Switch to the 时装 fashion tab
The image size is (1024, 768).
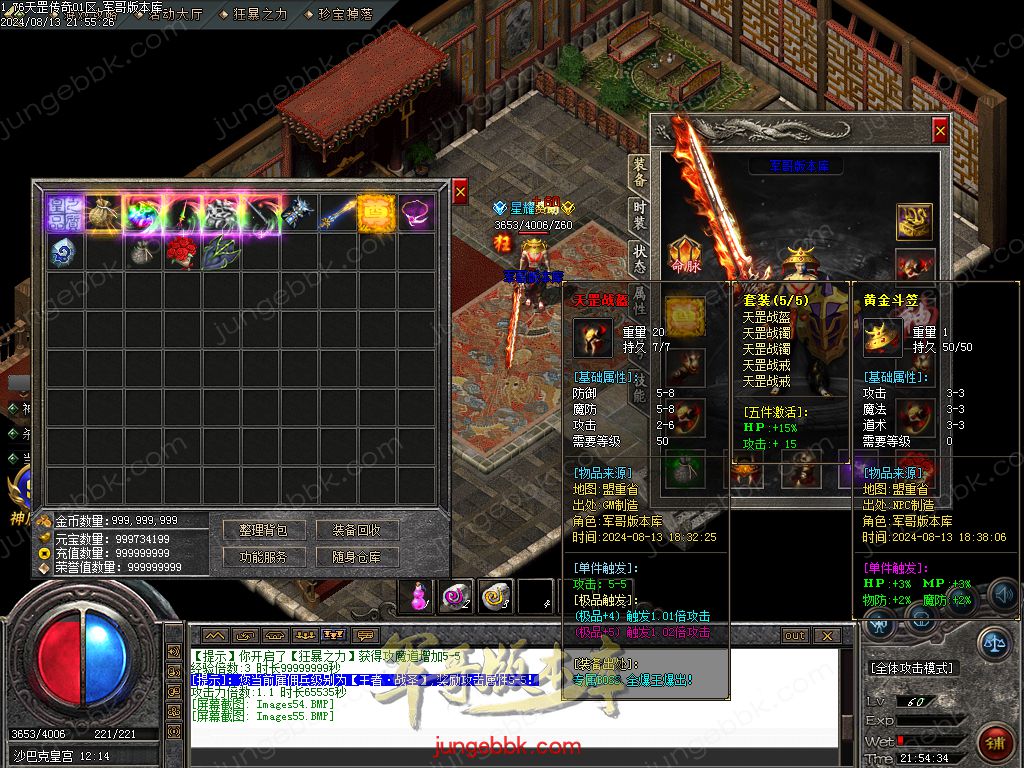coord(639,215)
